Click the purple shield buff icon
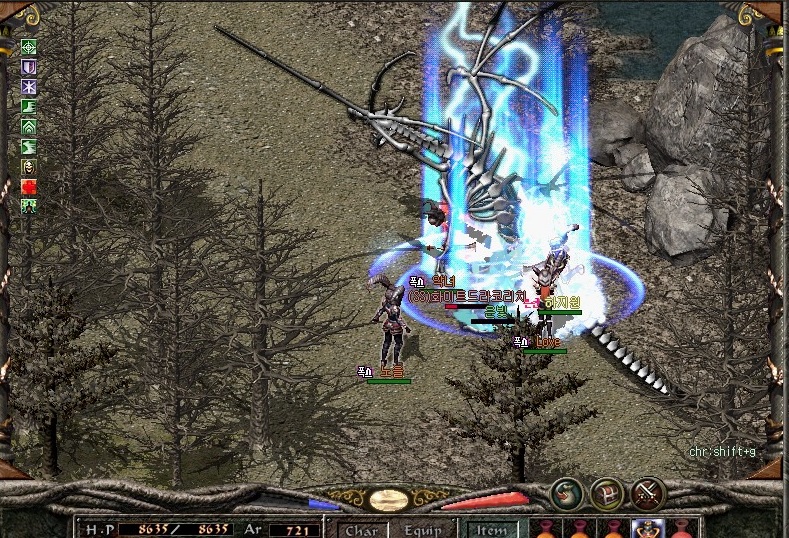This screenshot has width=789, height=538. pyautogui.click(x=29, y=66)
